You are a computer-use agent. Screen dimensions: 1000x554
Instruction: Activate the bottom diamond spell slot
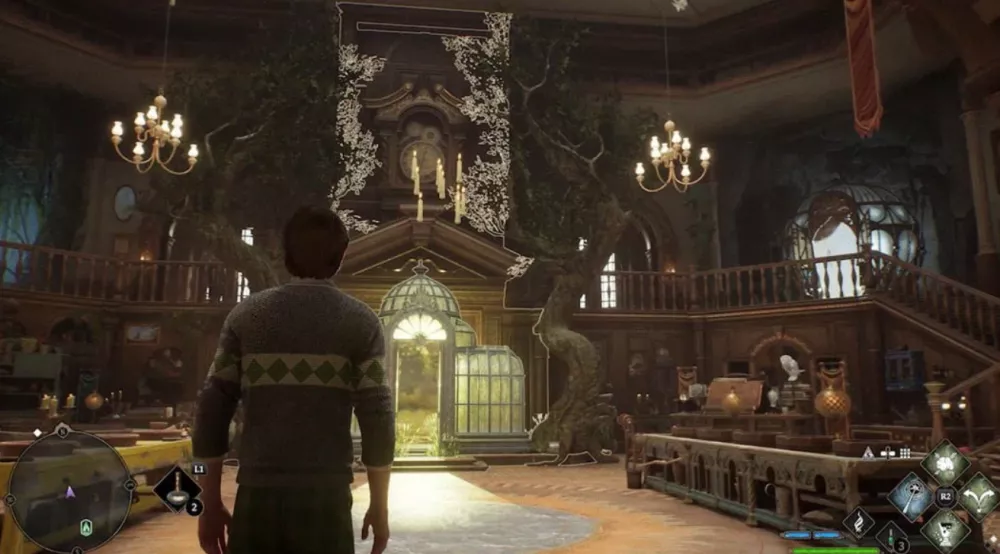[x=944, y=529]
